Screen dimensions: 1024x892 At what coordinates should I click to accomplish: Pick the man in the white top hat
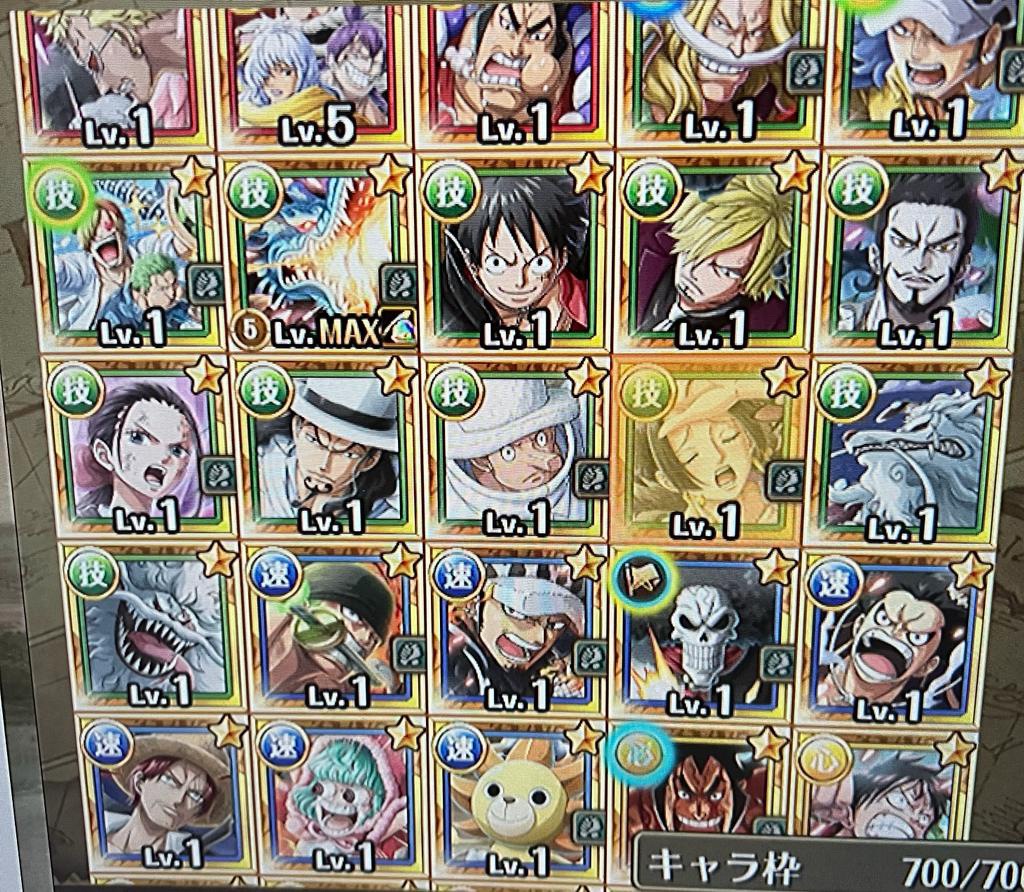point(327,447)
